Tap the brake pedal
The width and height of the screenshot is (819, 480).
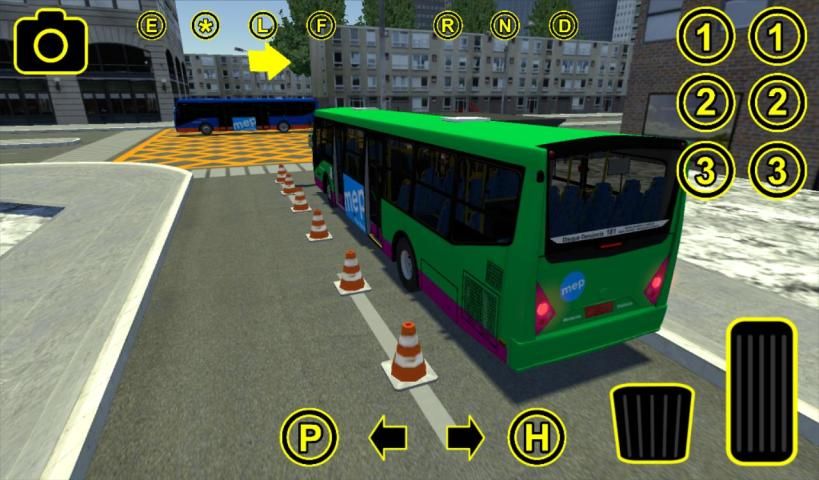651,421
